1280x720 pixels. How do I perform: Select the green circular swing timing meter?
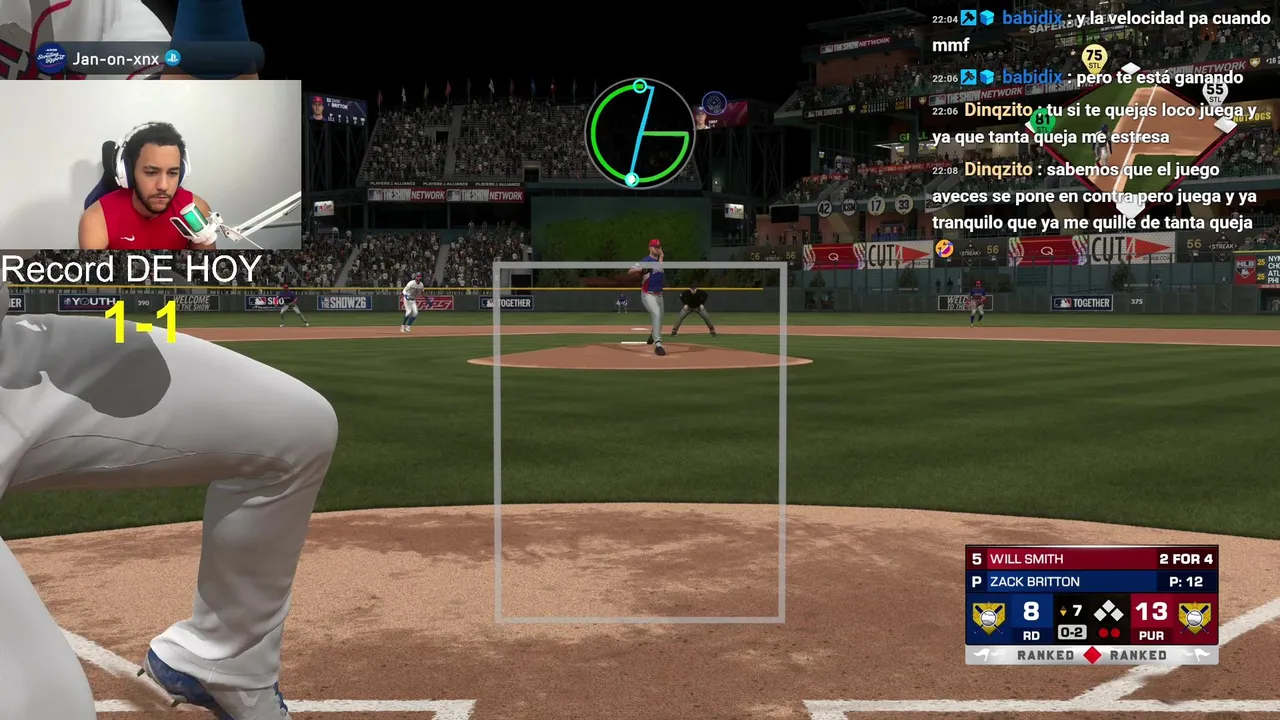click(640, 133)
